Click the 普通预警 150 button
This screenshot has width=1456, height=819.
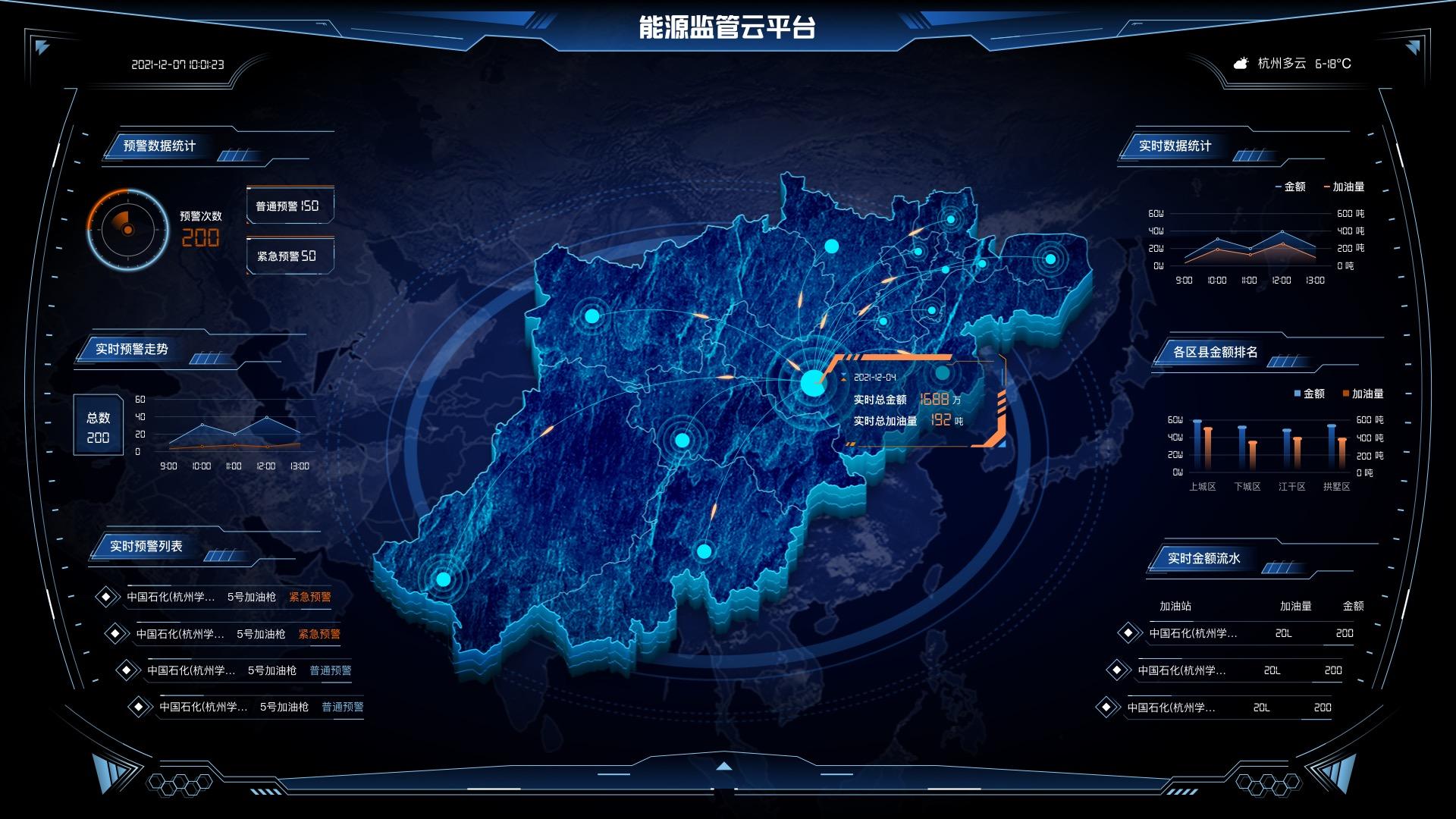pos(290,206)
